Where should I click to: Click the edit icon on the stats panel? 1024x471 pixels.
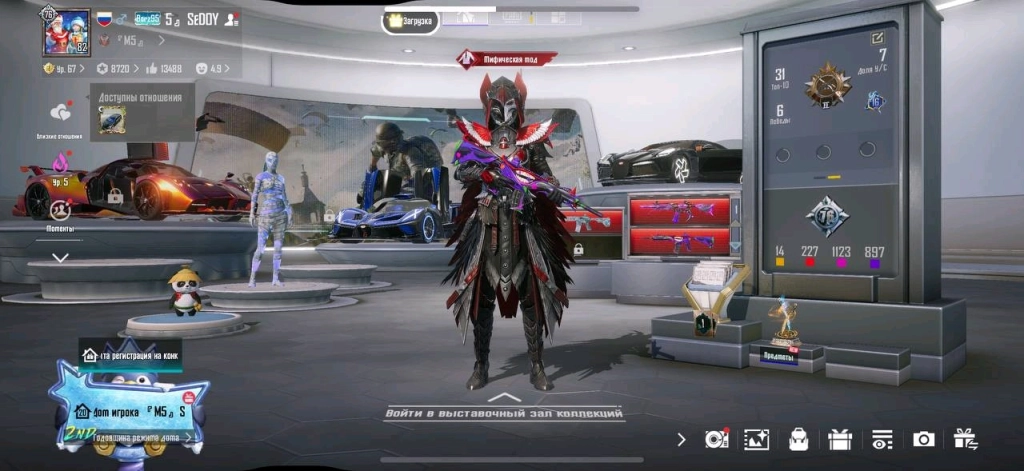pyautogui.click(x=877, y=38)
